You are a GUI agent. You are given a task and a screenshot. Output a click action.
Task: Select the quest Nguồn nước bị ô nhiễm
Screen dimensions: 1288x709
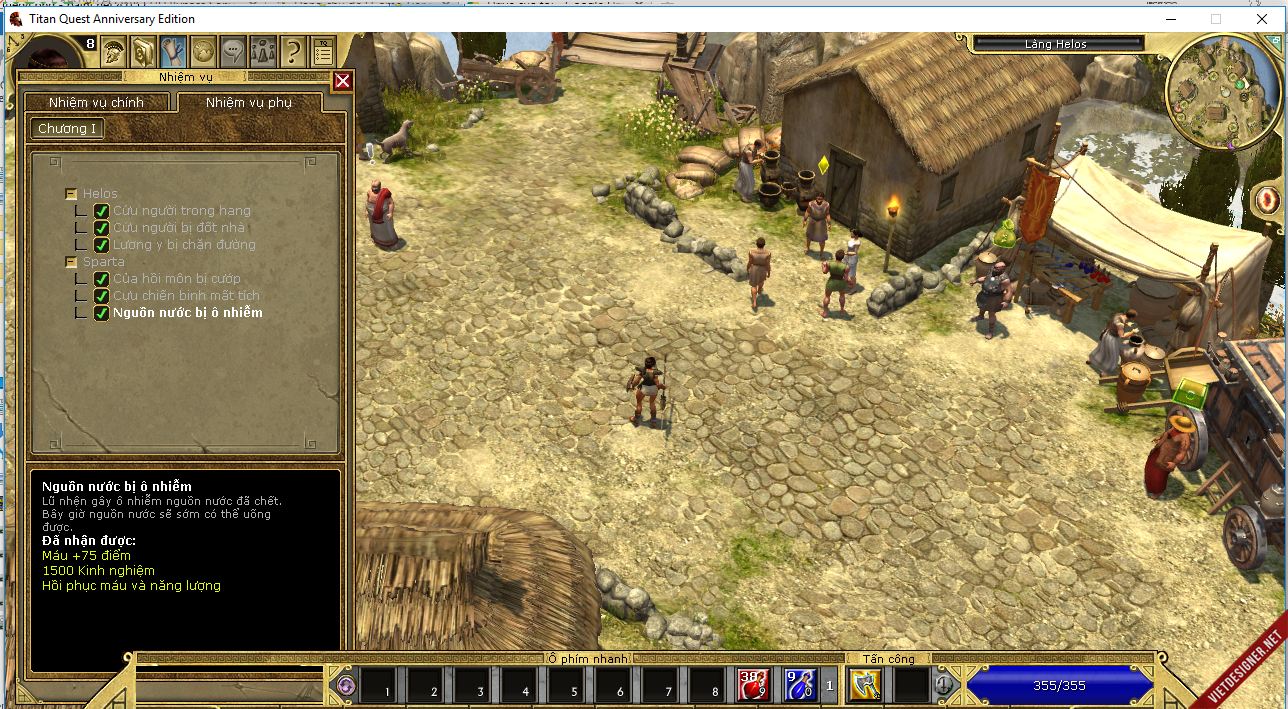[187, 313]
